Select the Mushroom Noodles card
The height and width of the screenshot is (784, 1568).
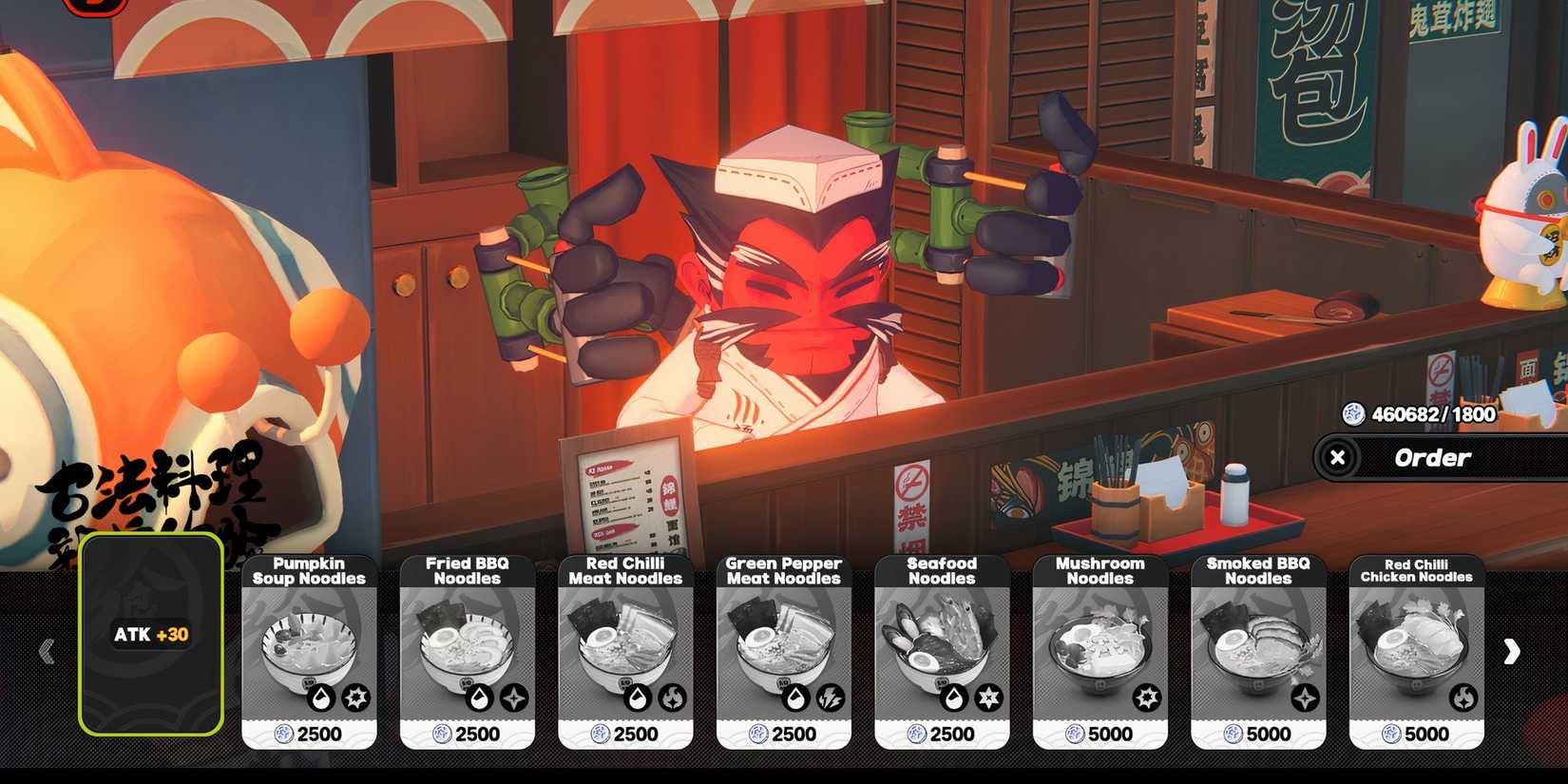[1100, 651]
